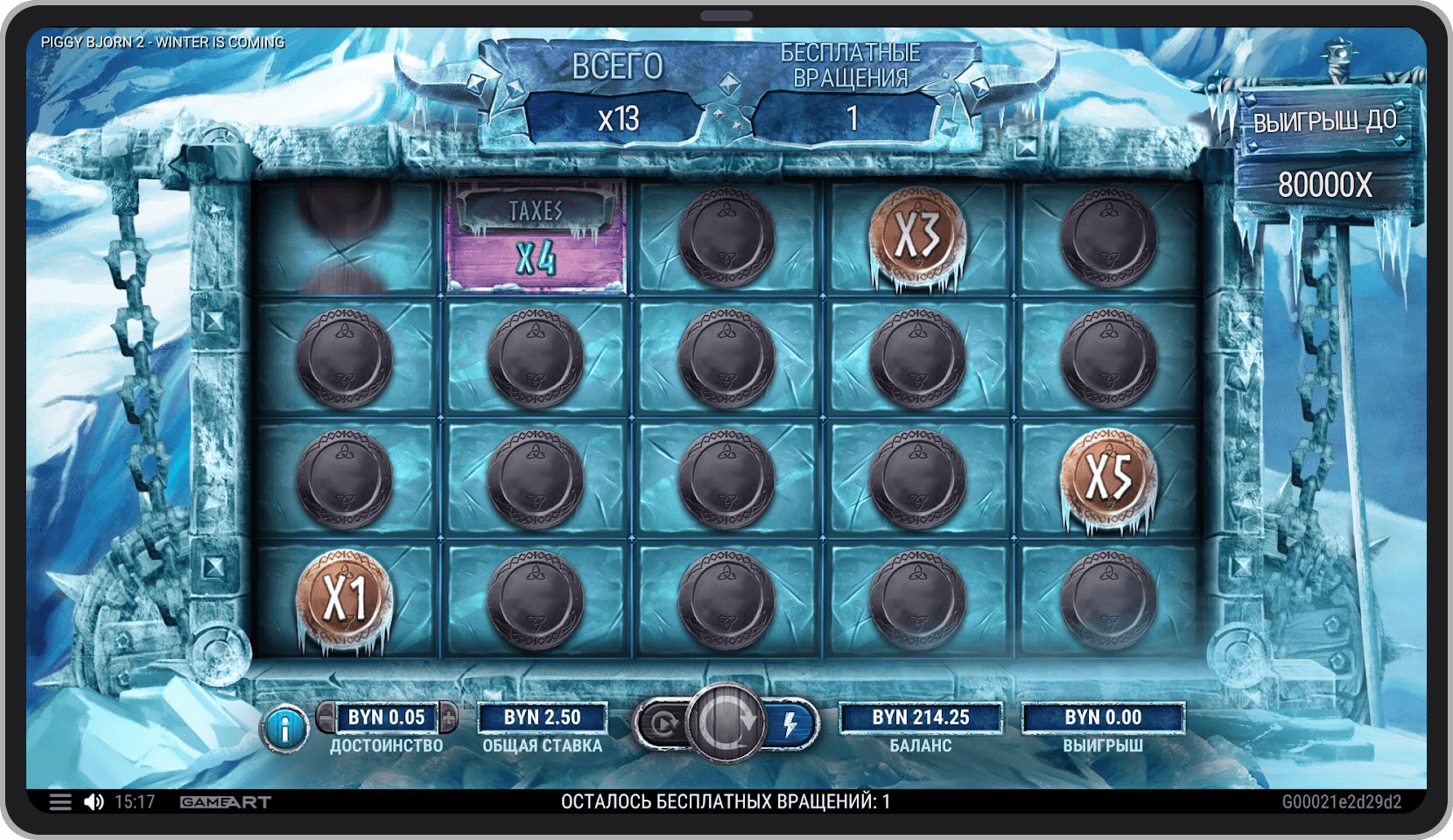This screenshot has height=840, width=1453.
Task: Select the X3 bronze coin tile
Action: pos(917,235)
